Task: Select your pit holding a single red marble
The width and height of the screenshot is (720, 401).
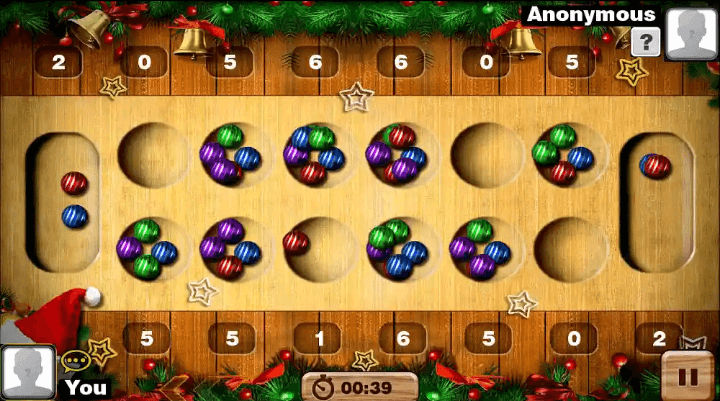Action: (314, 246)
